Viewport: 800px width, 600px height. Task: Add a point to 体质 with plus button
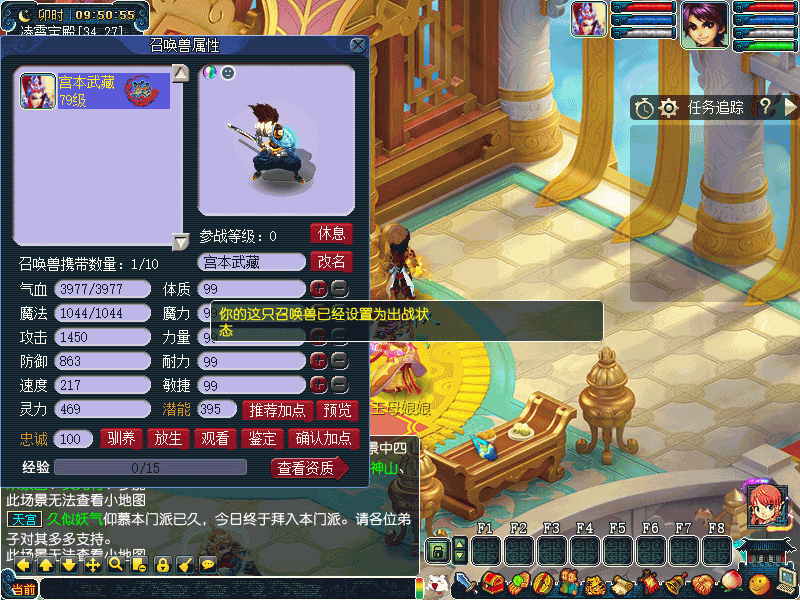(318, 289)
